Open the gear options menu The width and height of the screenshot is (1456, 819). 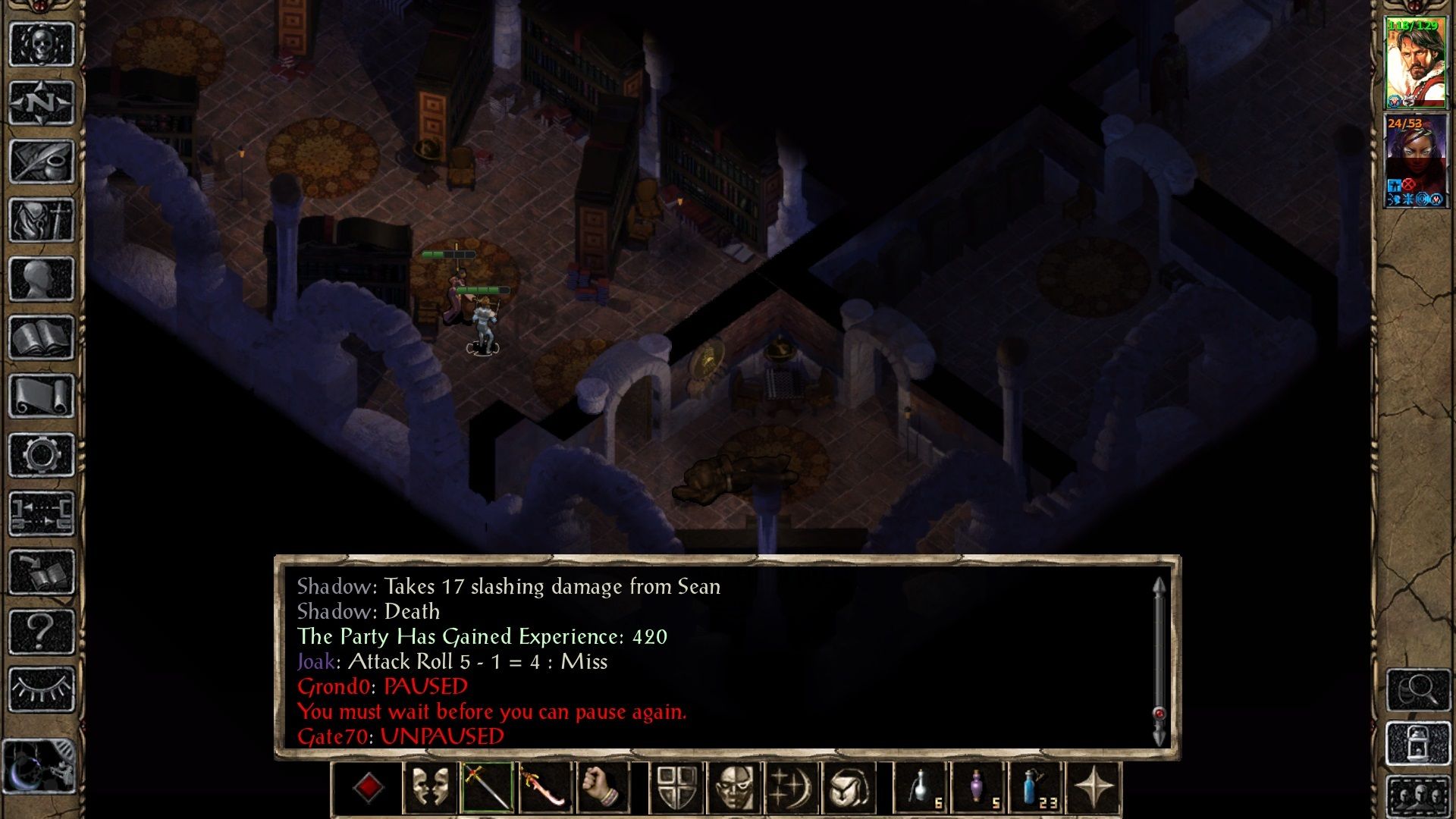pos(42,455)
